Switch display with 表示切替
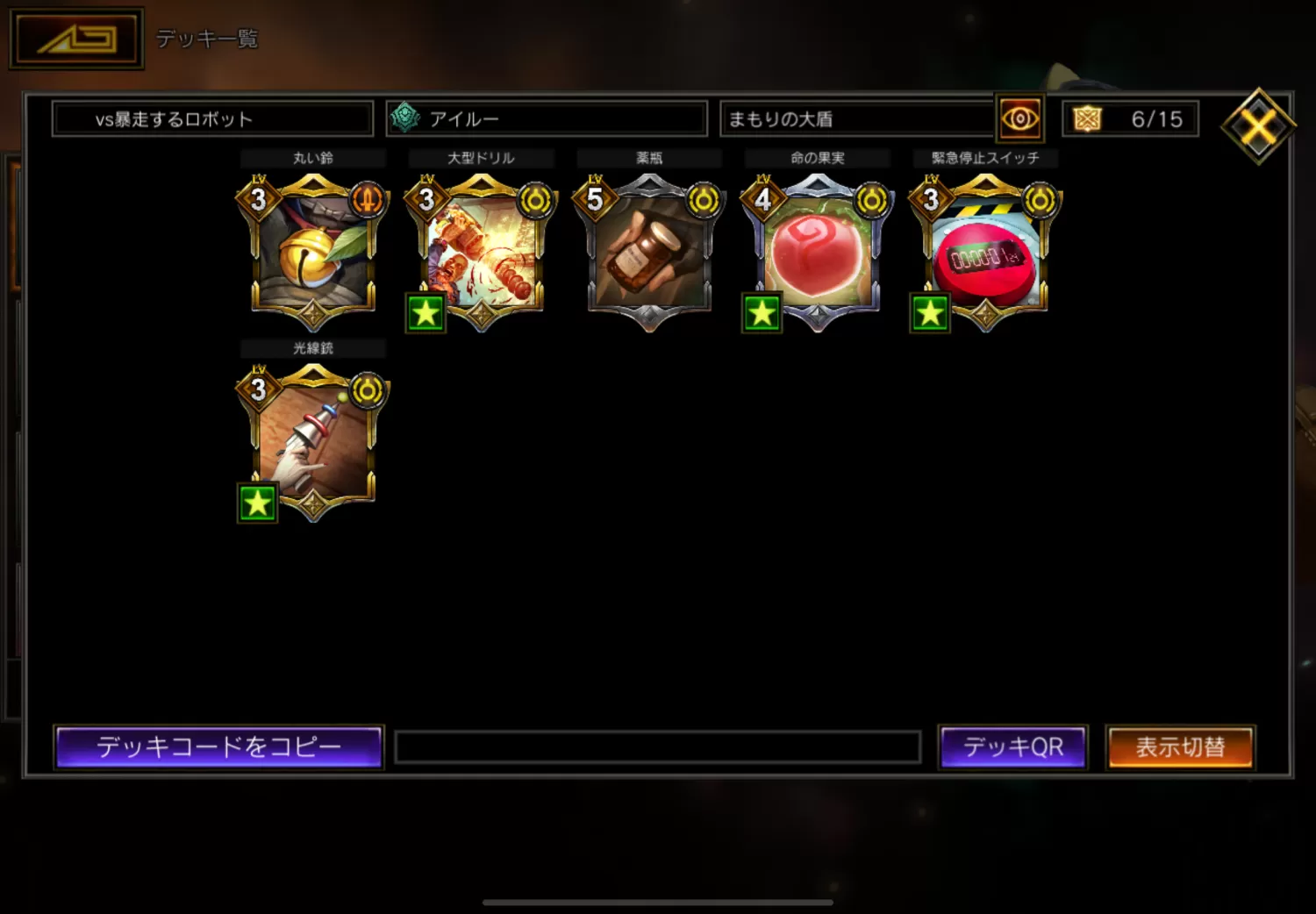This screenshot has width=1316, height=914. click(1180, 747)
